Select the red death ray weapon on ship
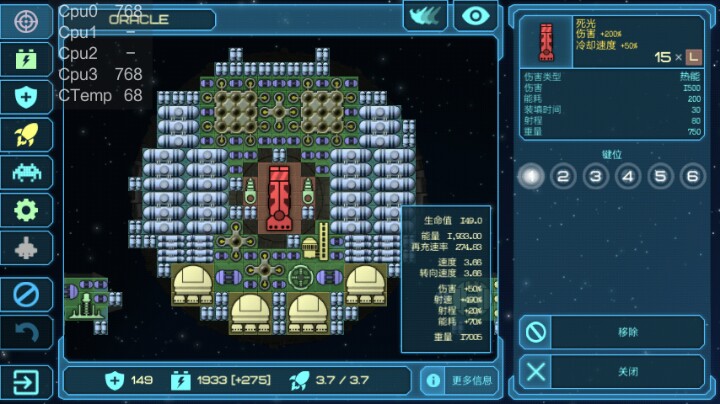The image size is (720, 404). (x=279, y=198)
